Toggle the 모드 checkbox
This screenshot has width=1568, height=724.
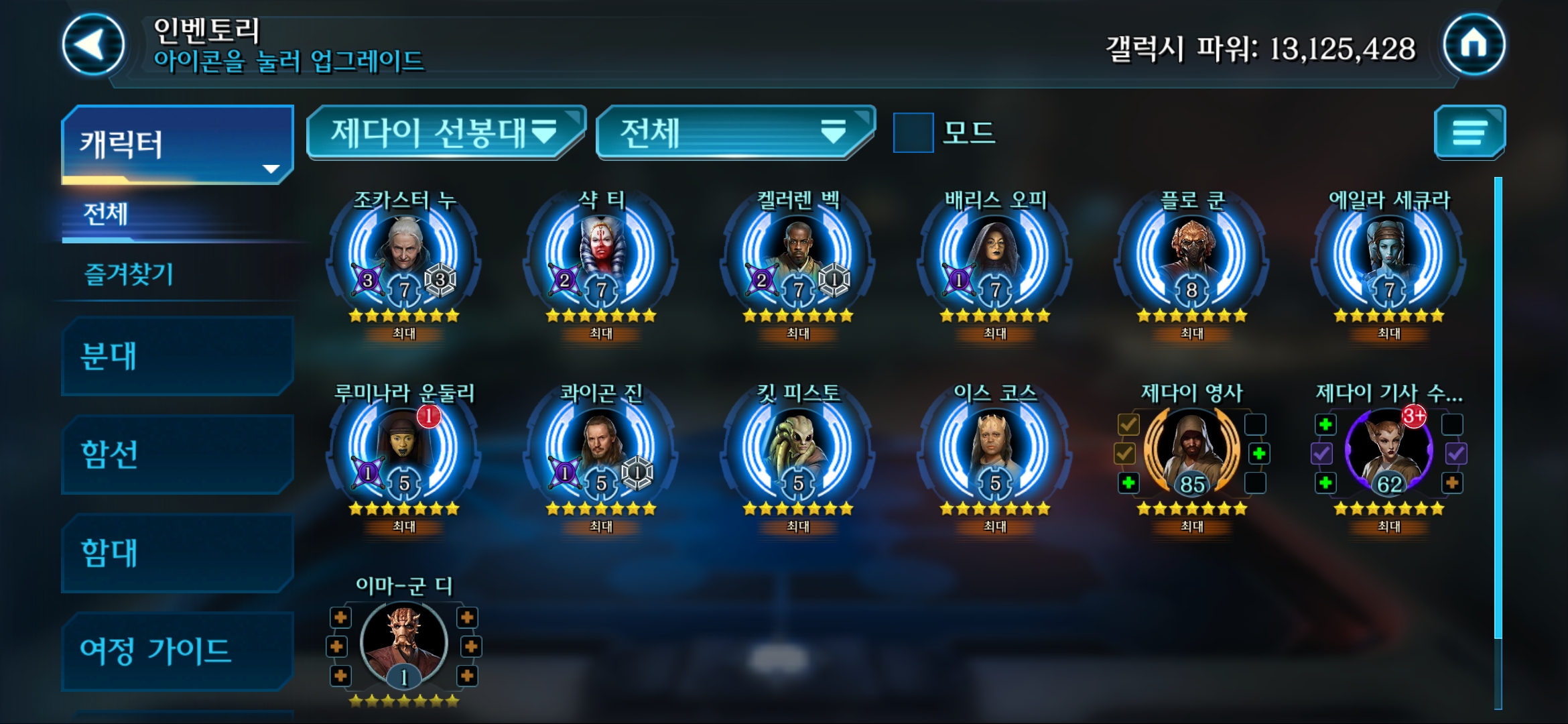point(913,133)
